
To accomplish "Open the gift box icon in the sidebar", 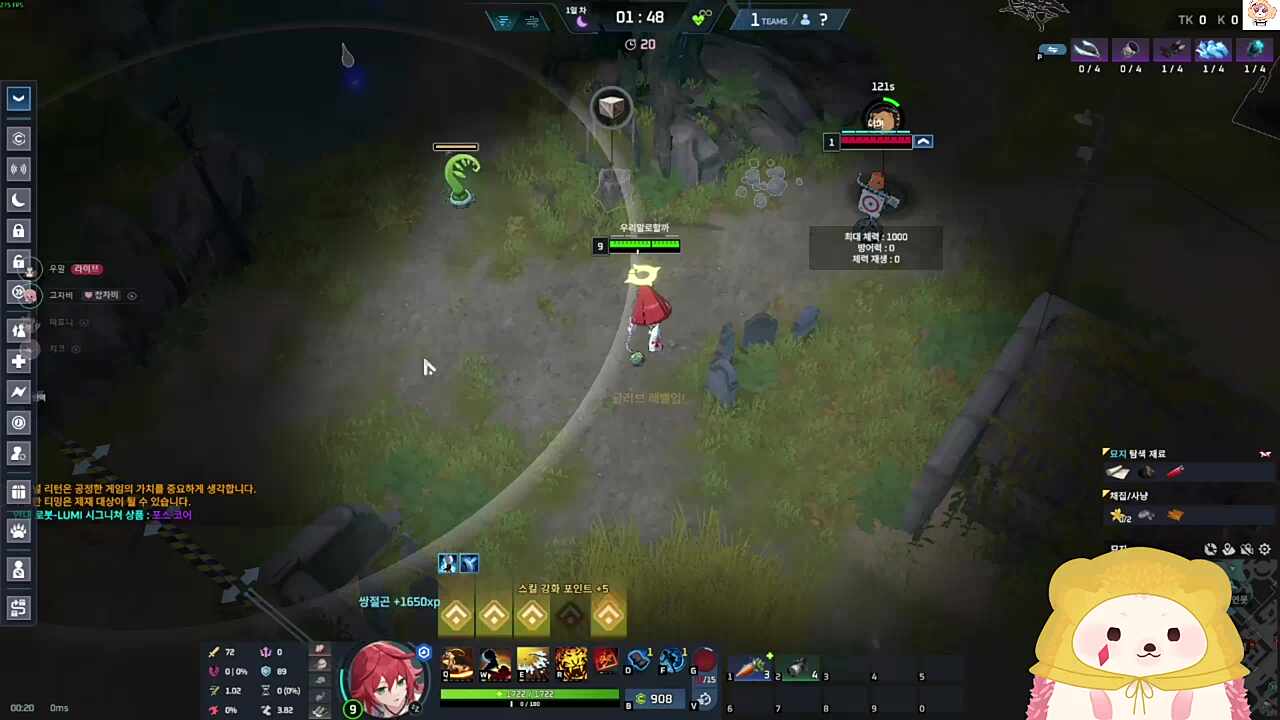I will pyautogui.click(x=19, y=491).
